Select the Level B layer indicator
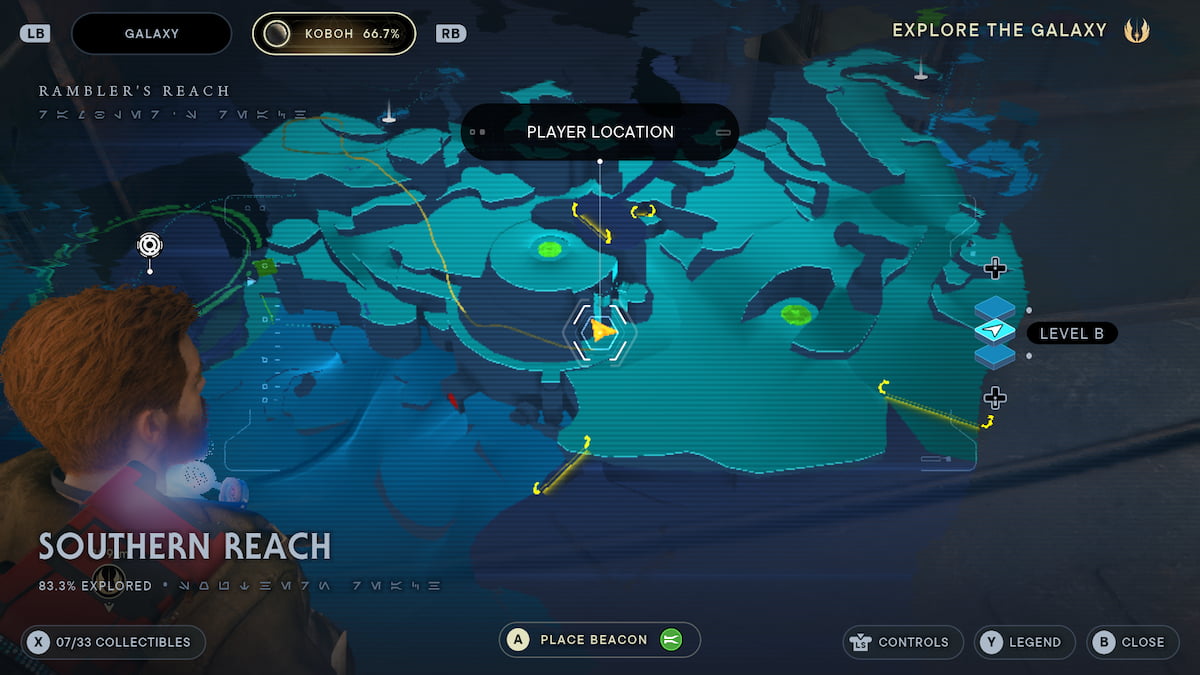Viewport: 1200px width, 675px height. [x=995, y=331]
